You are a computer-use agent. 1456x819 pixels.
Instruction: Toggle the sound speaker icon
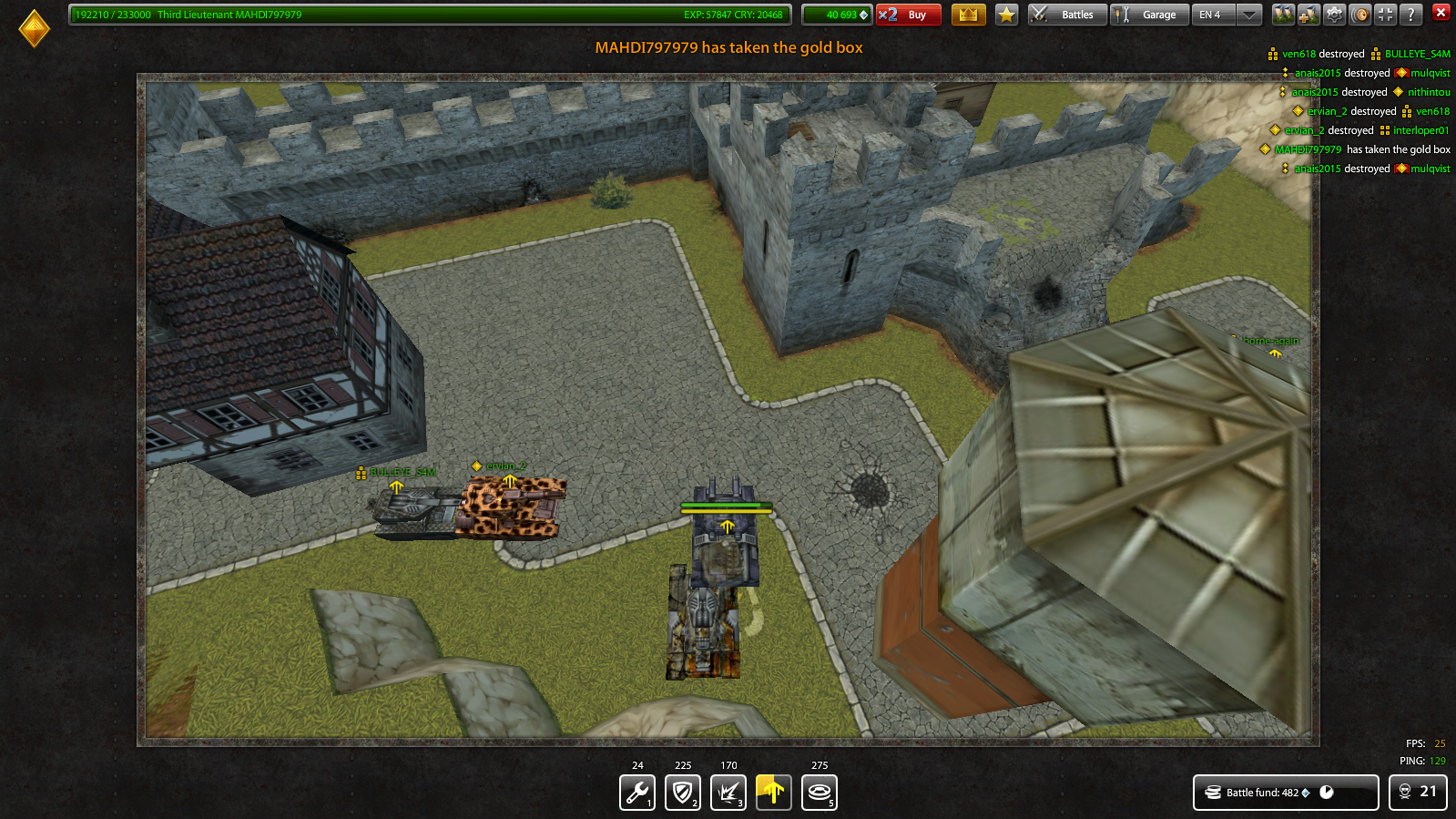[x=1360, y=14]
